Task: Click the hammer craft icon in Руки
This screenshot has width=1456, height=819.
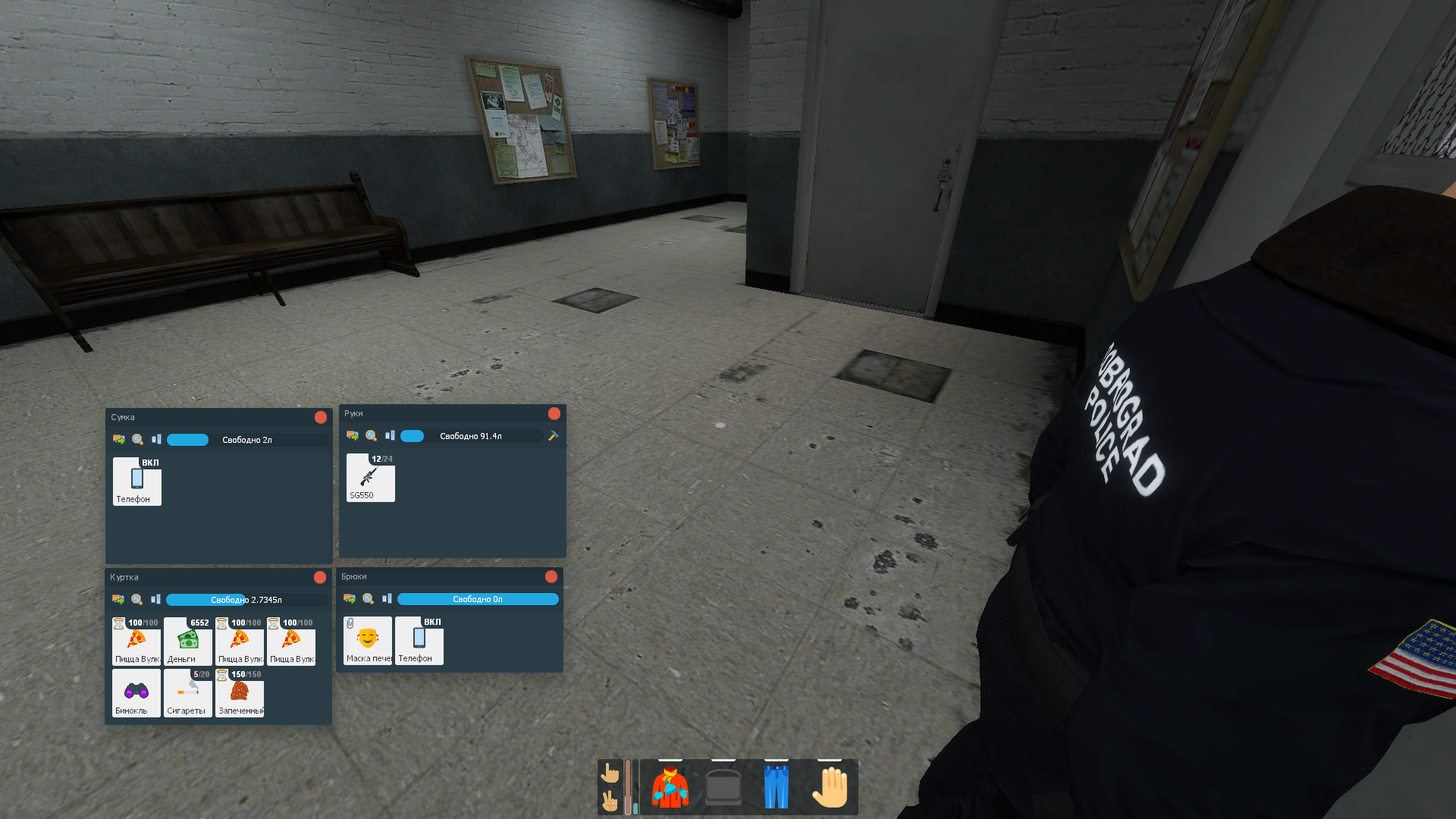Action: tap(554, 436)
